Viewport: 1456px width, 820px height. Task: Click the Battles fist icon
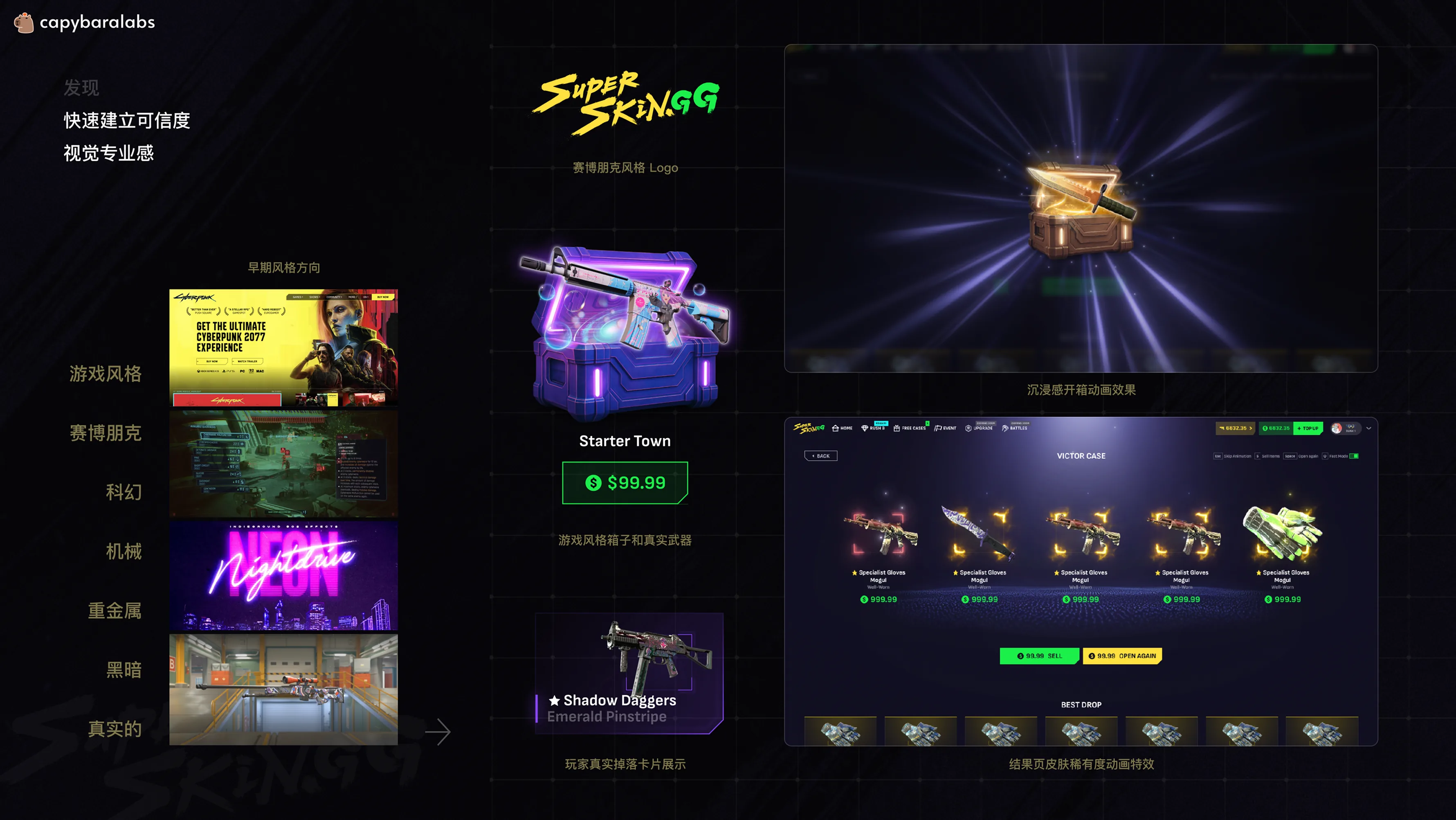(x=1005, y=428)
